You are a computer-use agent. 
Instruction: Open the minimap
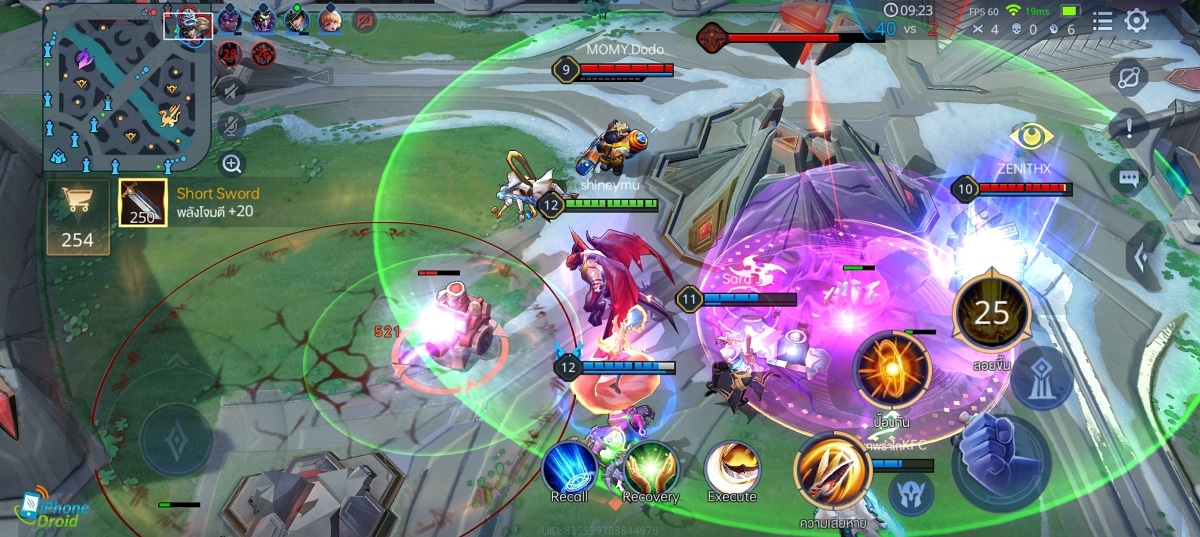[125, 87]
